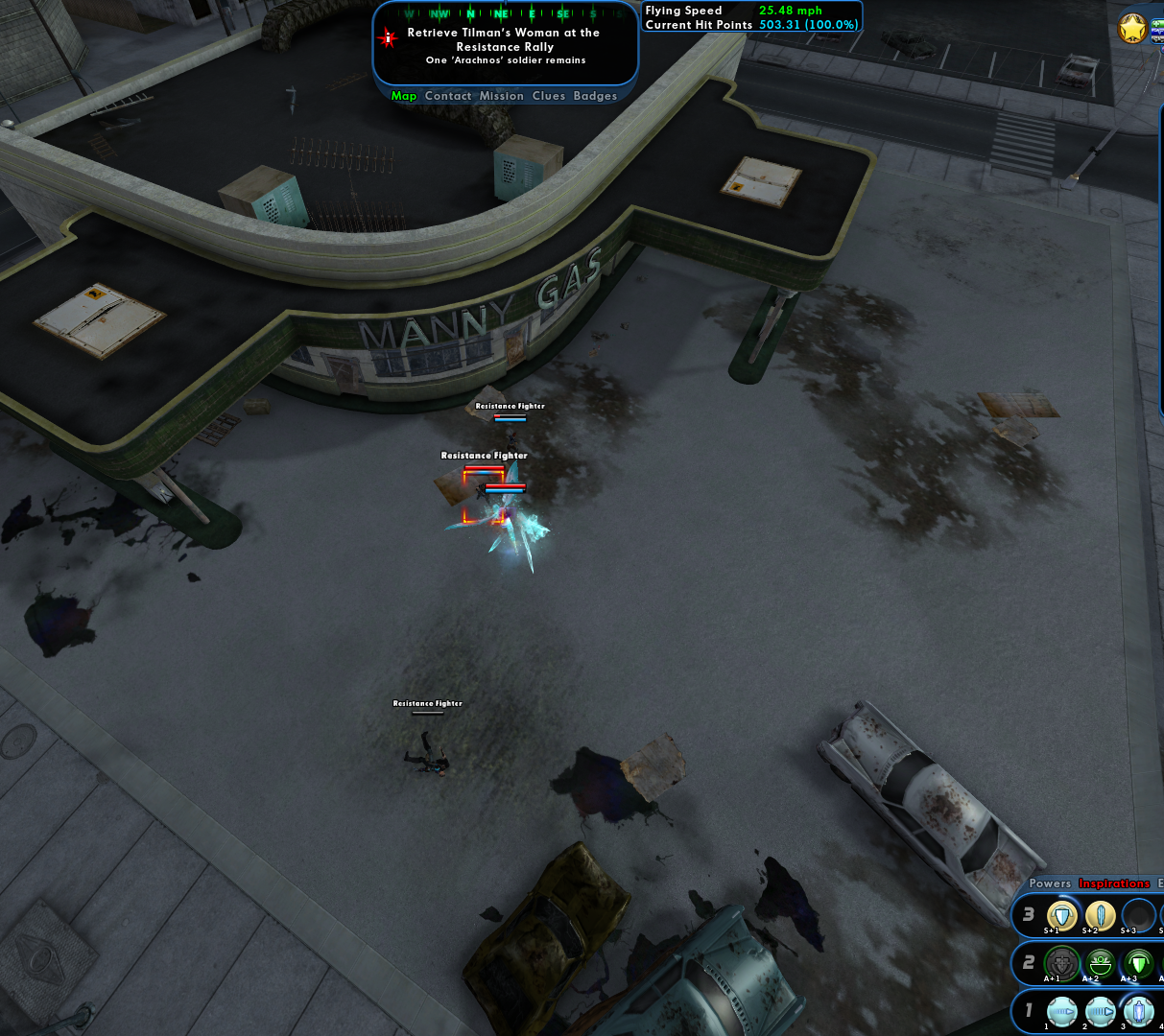This screenshot has width=1164, height=1036.
Task: Activate the frozen figure power in tray 1
Action: [x=1138, y=1011]
